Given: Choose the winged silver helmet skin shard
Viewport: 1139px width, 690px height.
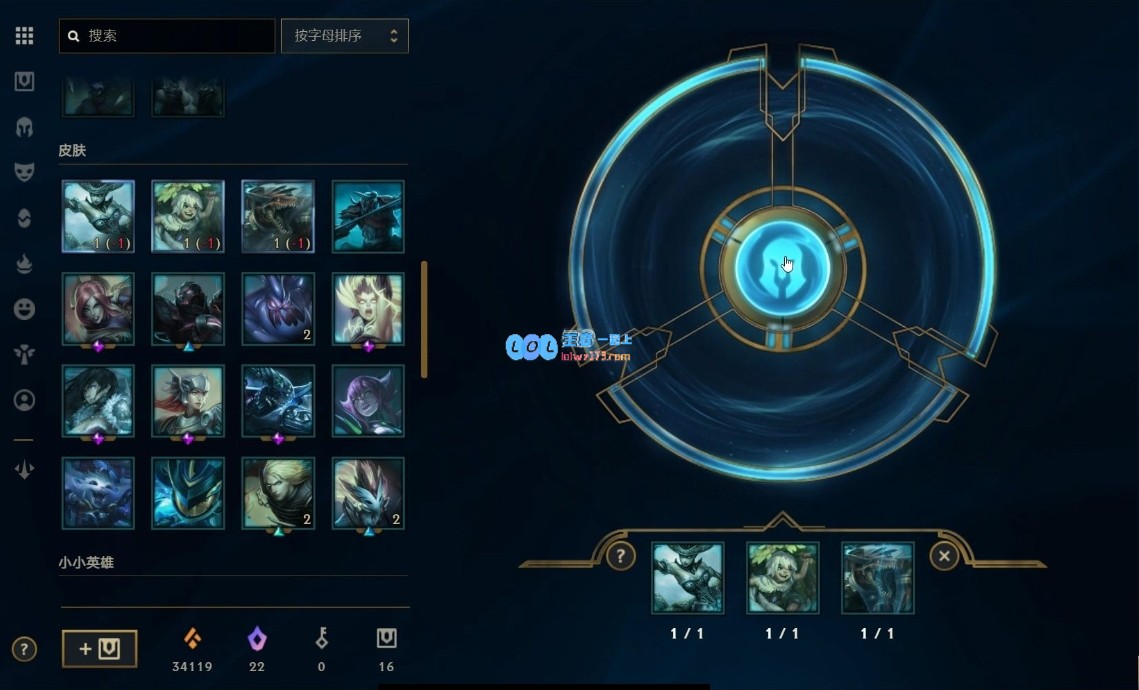Looking at the screenshot, I should click(x=188, y=401).
